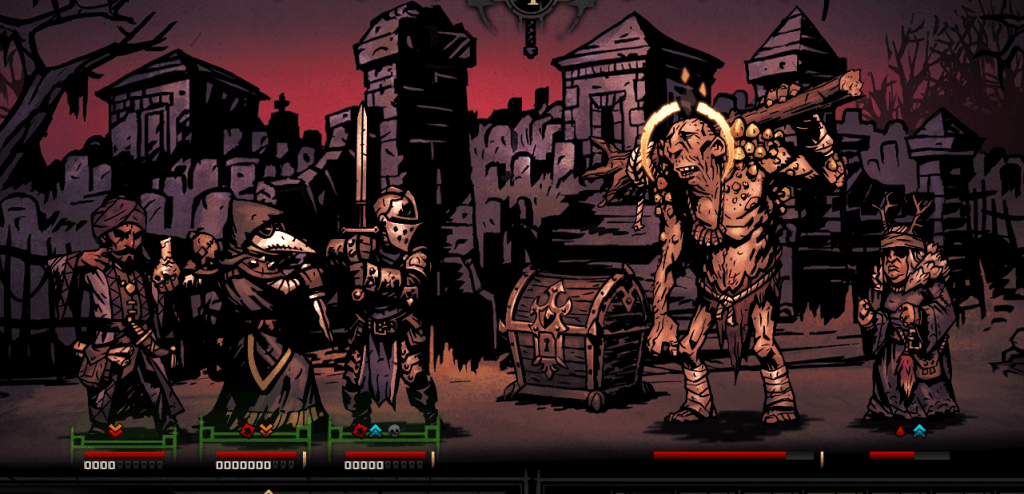
Task: Inspect the Occultist's orange debuff arrow icon
Action: point(115,430)
